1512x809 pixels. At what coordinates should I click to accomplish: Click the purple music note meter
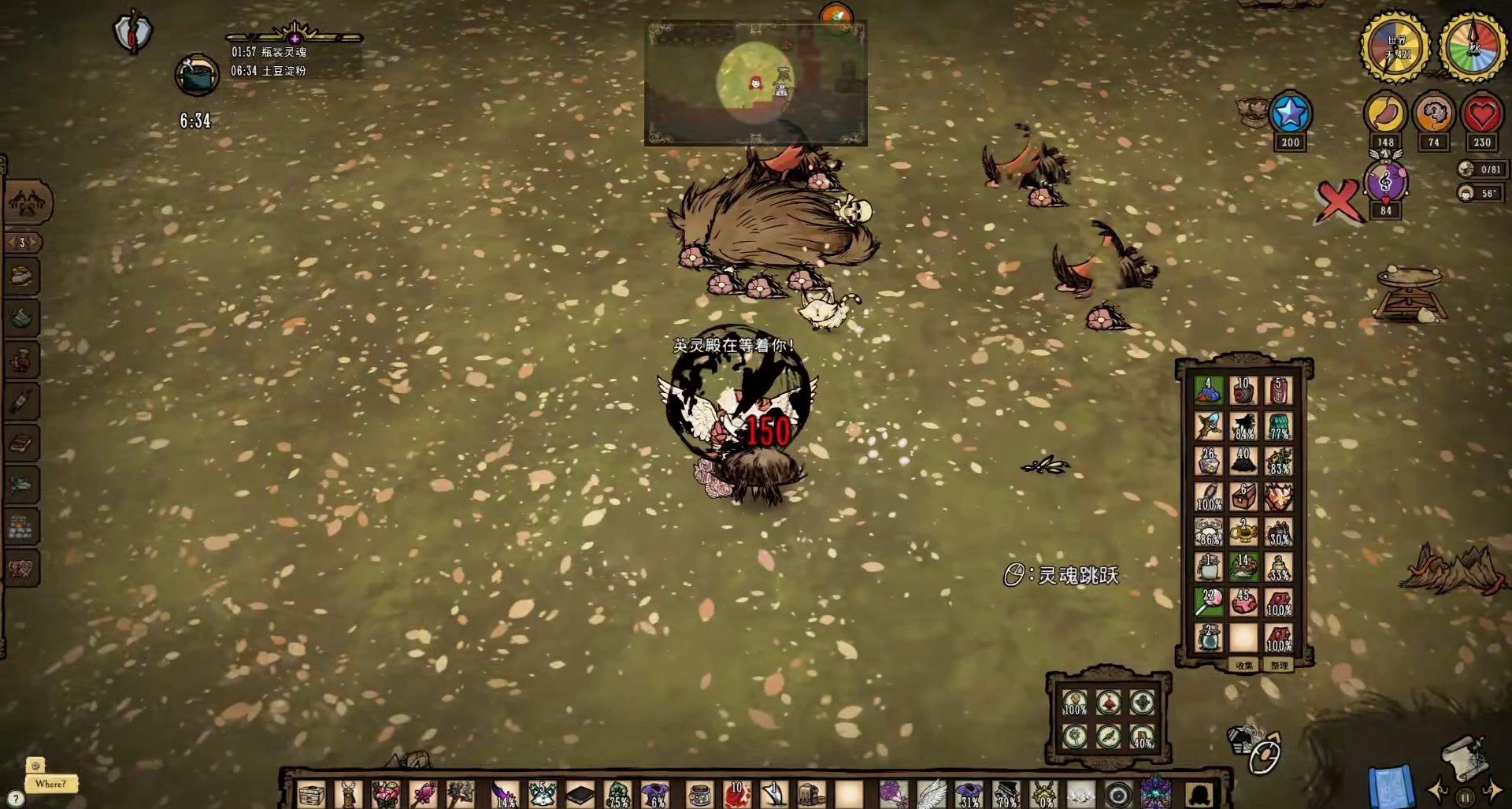click(1385, 183)
